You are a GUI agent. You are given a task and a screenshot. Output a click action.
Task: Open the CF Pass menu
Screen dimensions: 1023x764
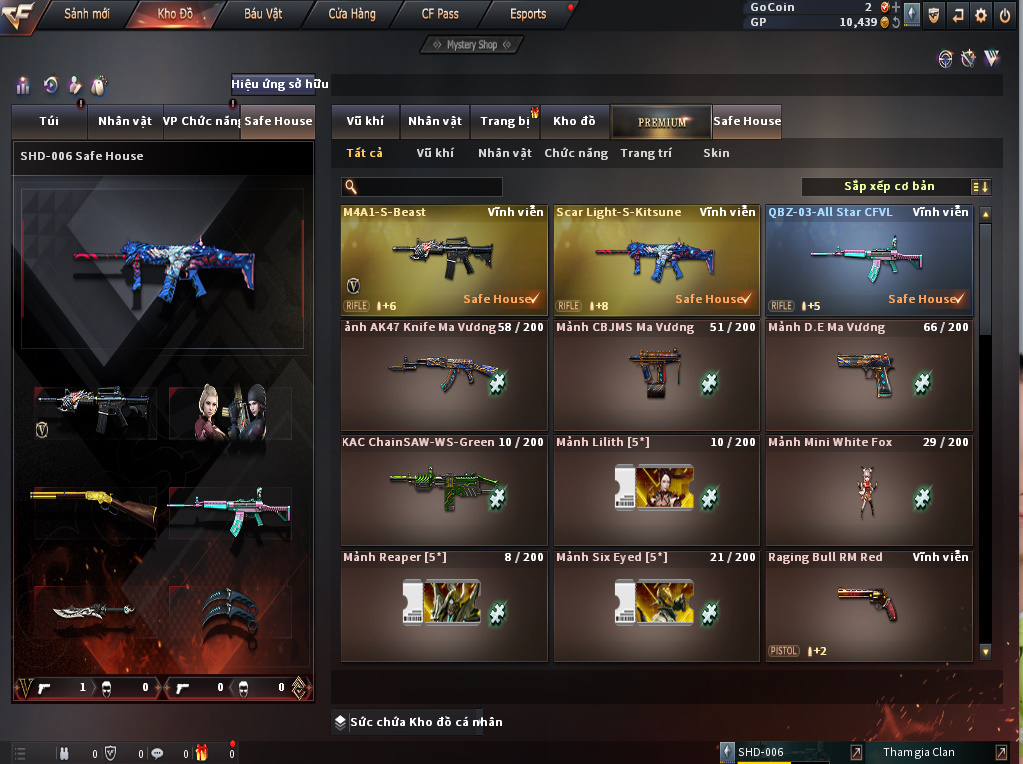pos(440,14)
